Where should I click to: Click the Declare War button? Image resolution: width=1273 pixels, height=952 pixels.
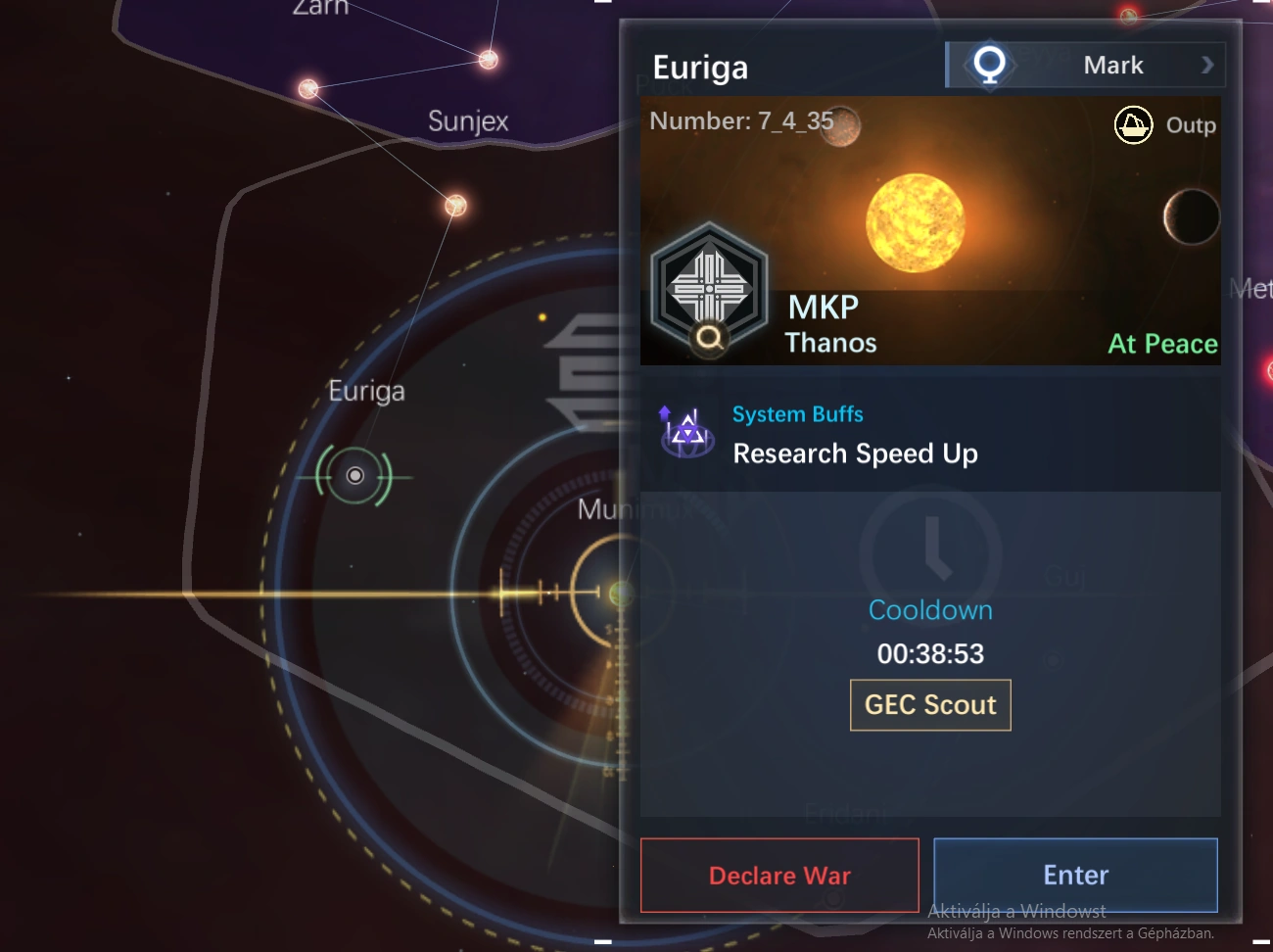click(779, 876)
